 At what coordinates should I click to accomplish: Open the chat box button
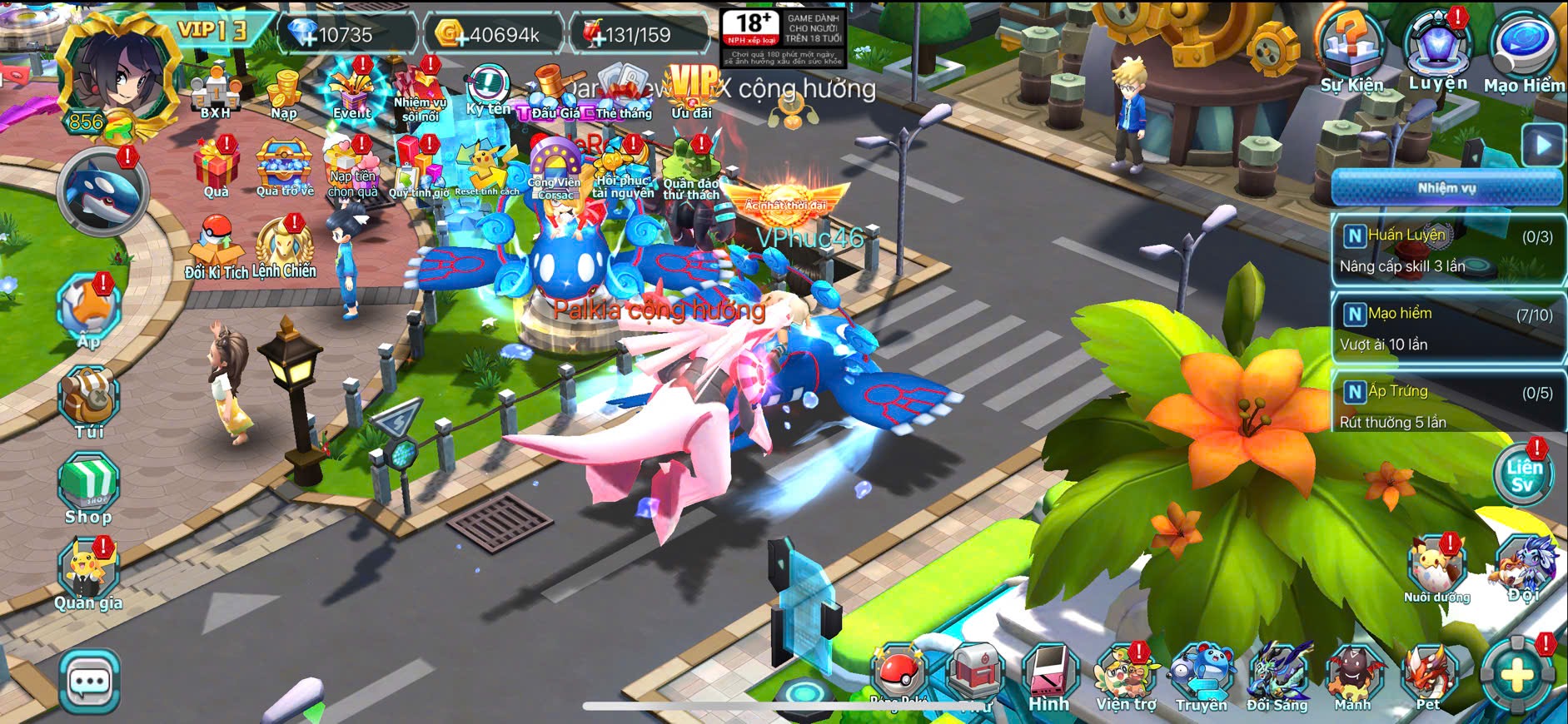tap(89, 682)
